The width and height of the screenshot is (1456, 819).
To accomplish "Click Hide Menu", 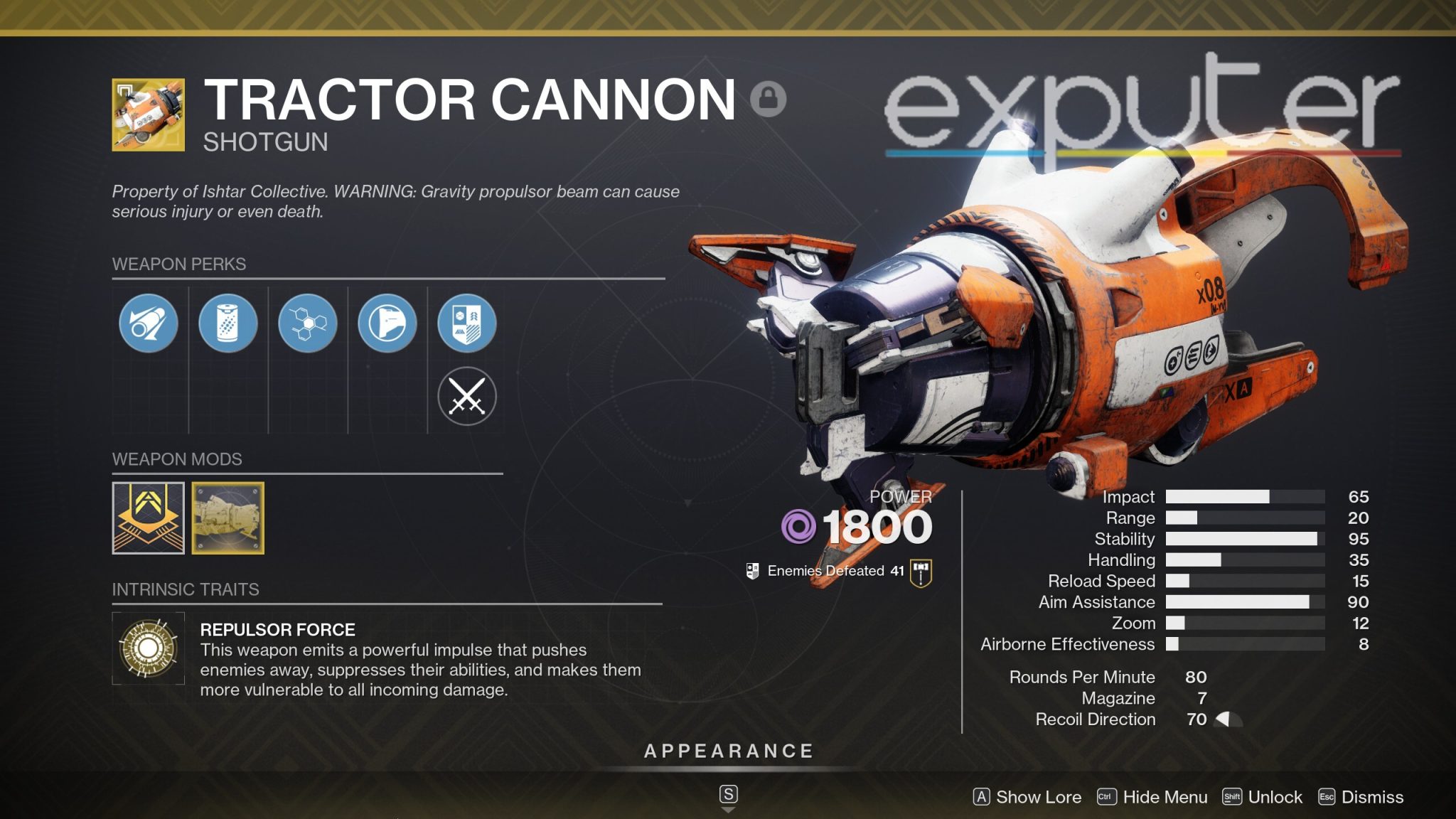I will tap(1164, 797).
